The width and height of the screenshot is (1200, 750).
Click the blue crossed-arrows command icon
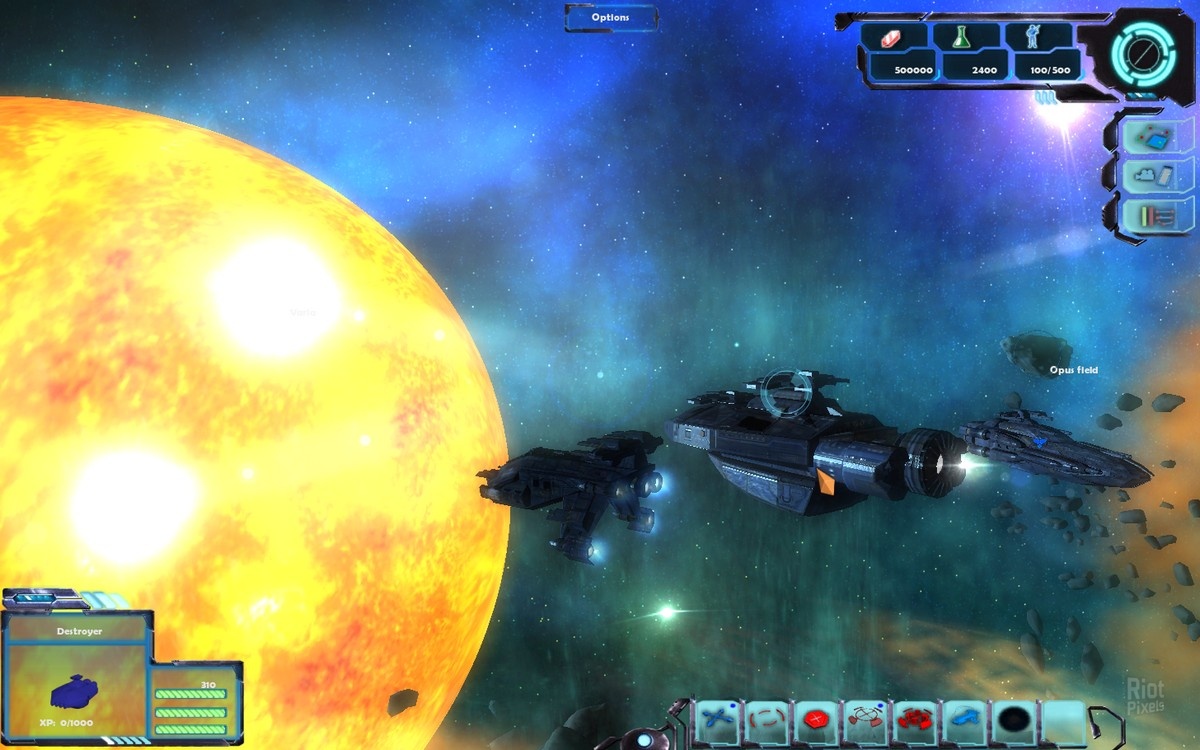(x=716, y=718)
